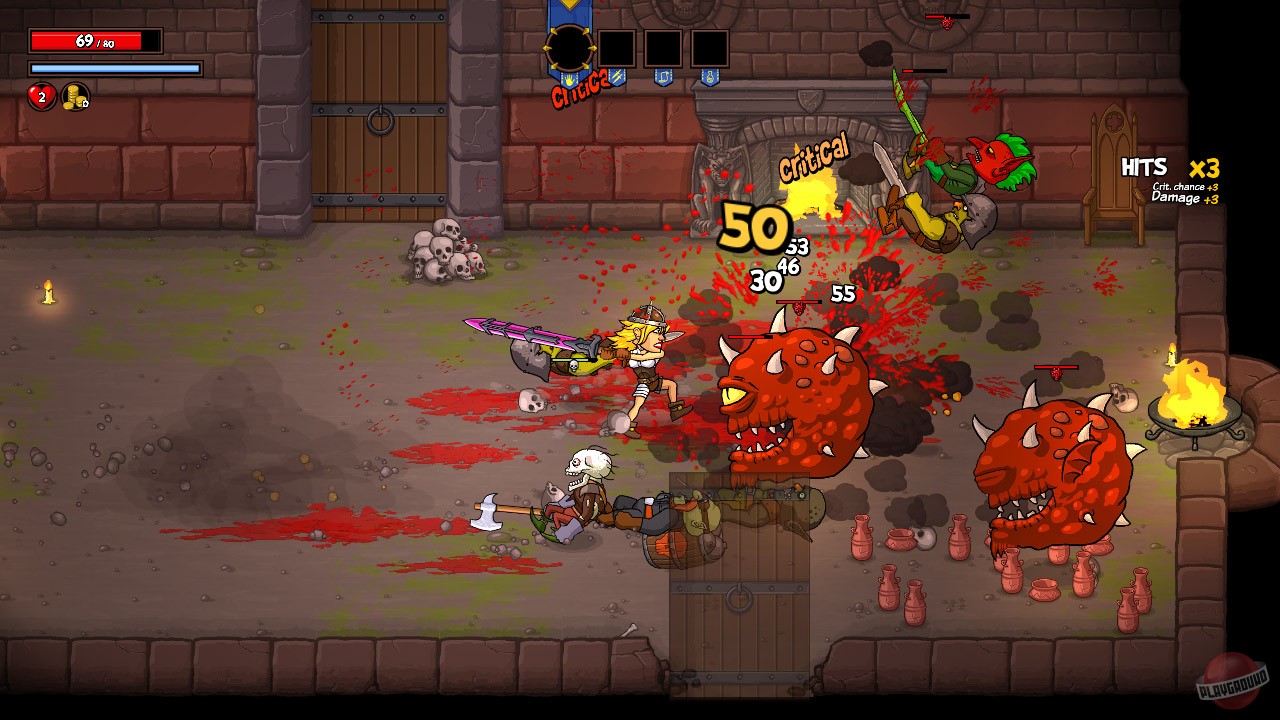This screenshot has height=720, width=1280.
Task: Select the dodge-roll item slot banner
Action: pyautogui.click(x=664, y=77)
